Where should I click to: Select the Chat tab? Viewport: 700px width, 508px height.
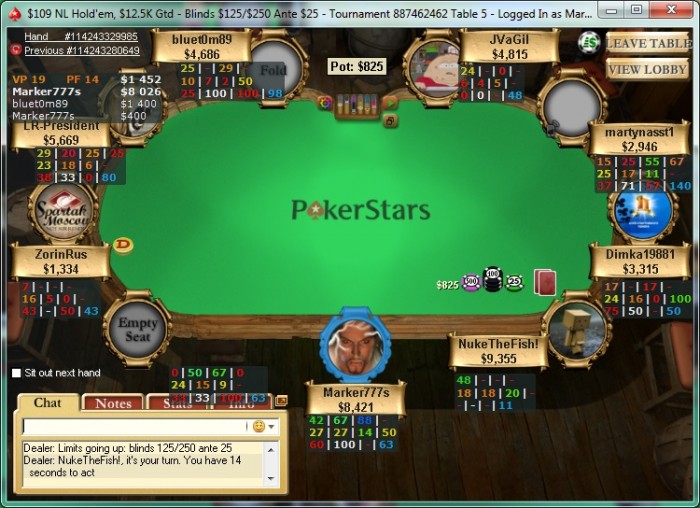[48, 403]
